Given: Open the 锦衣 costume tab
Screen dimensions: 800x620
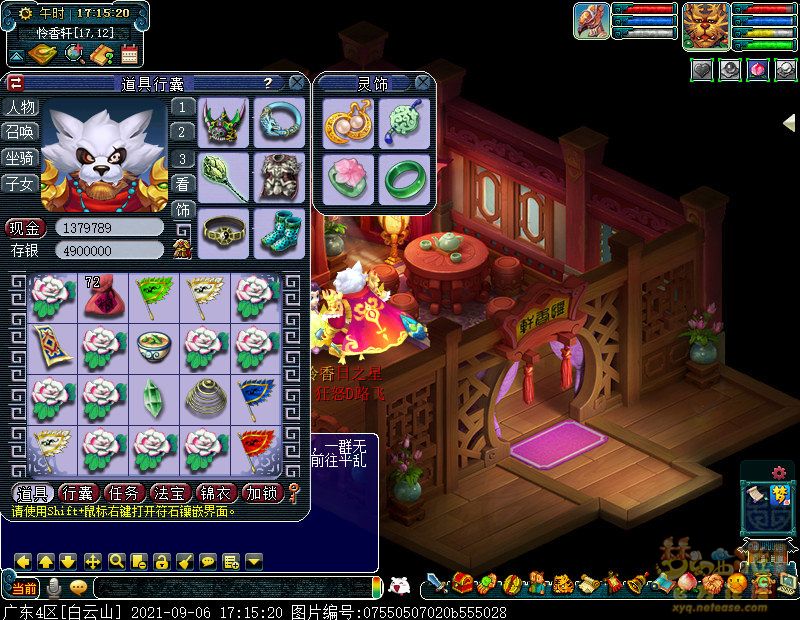Looking at the screenshot, I should pos(214,492).
